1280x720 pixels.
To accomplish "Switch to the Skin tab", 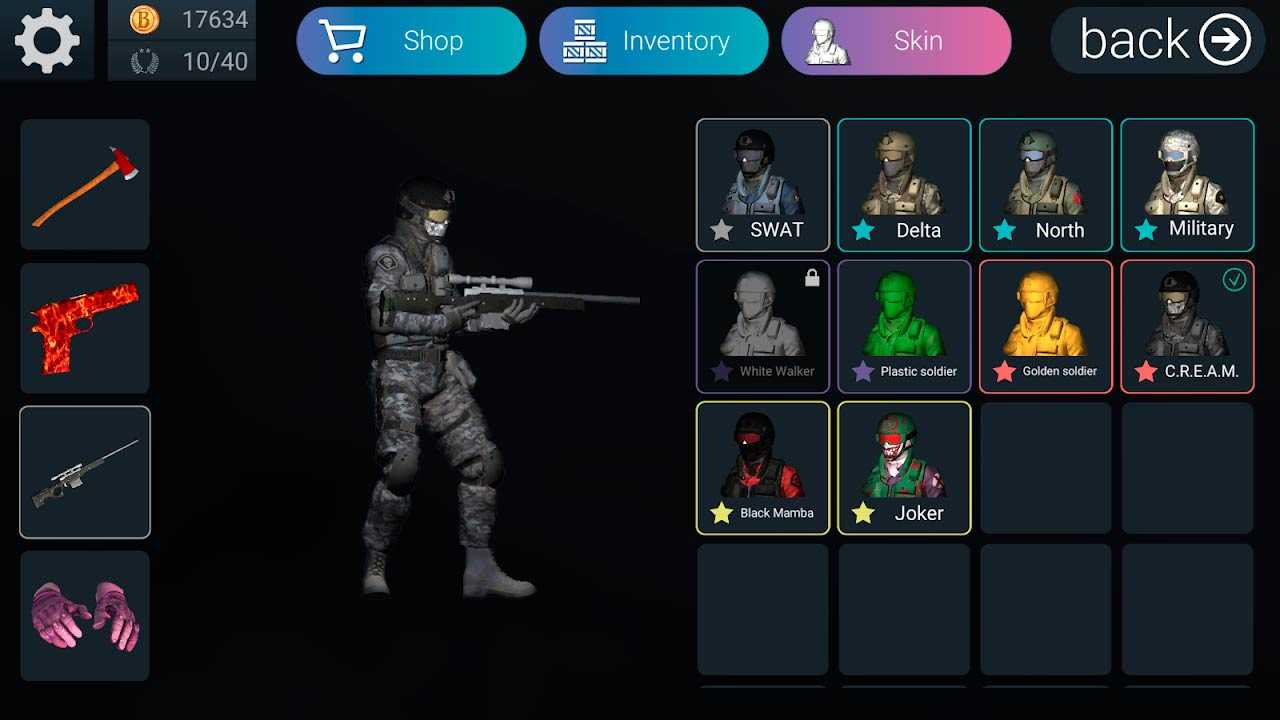I will click(896, 41).
